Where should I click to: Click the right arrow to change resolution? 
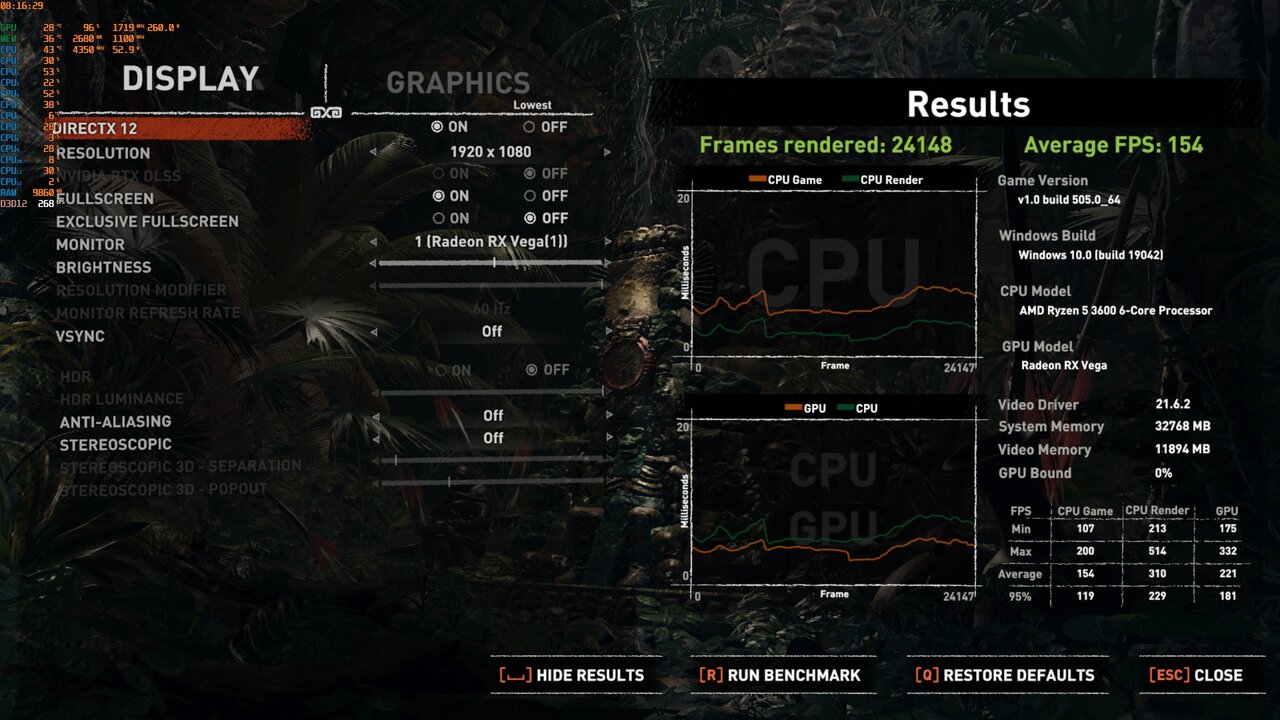click(x=607, y=152)
